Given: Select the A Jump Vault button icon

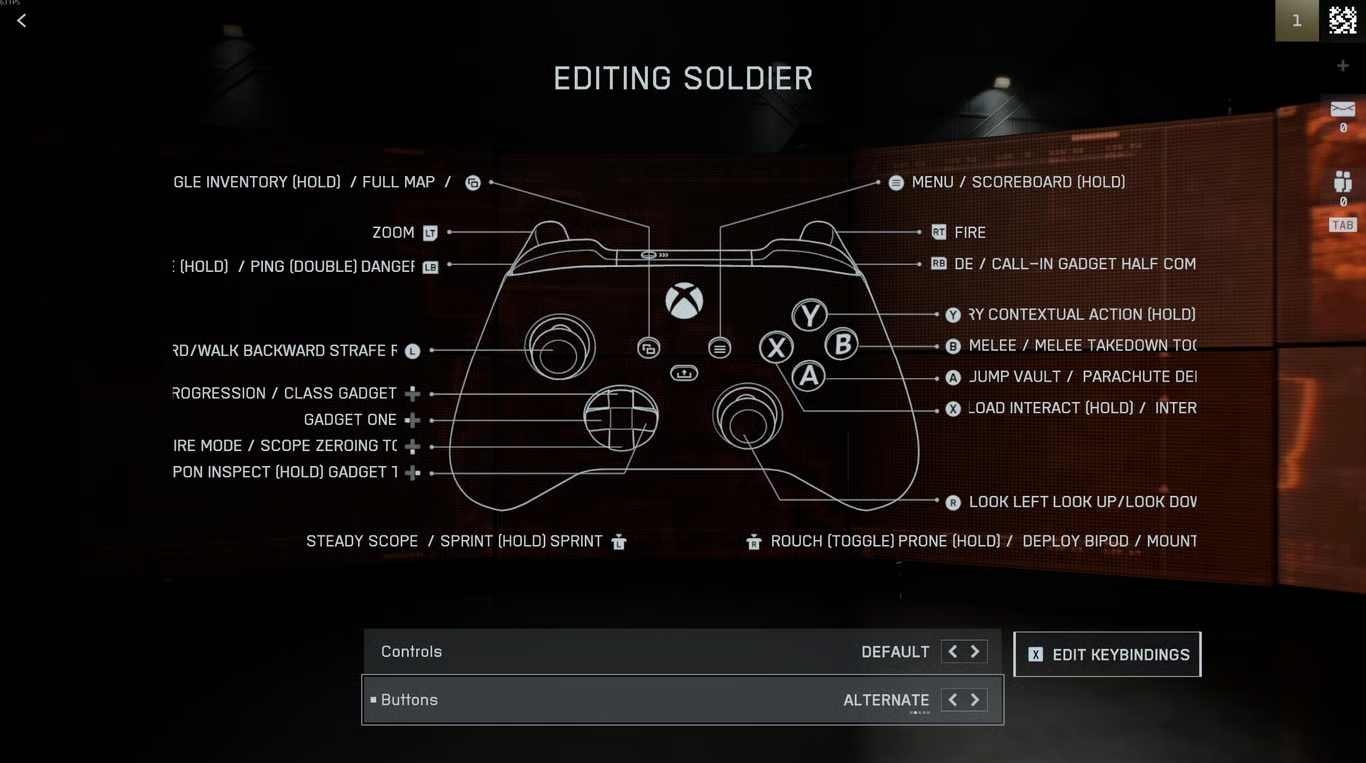Looking at the screenshot, I should [x=953, y=377].
